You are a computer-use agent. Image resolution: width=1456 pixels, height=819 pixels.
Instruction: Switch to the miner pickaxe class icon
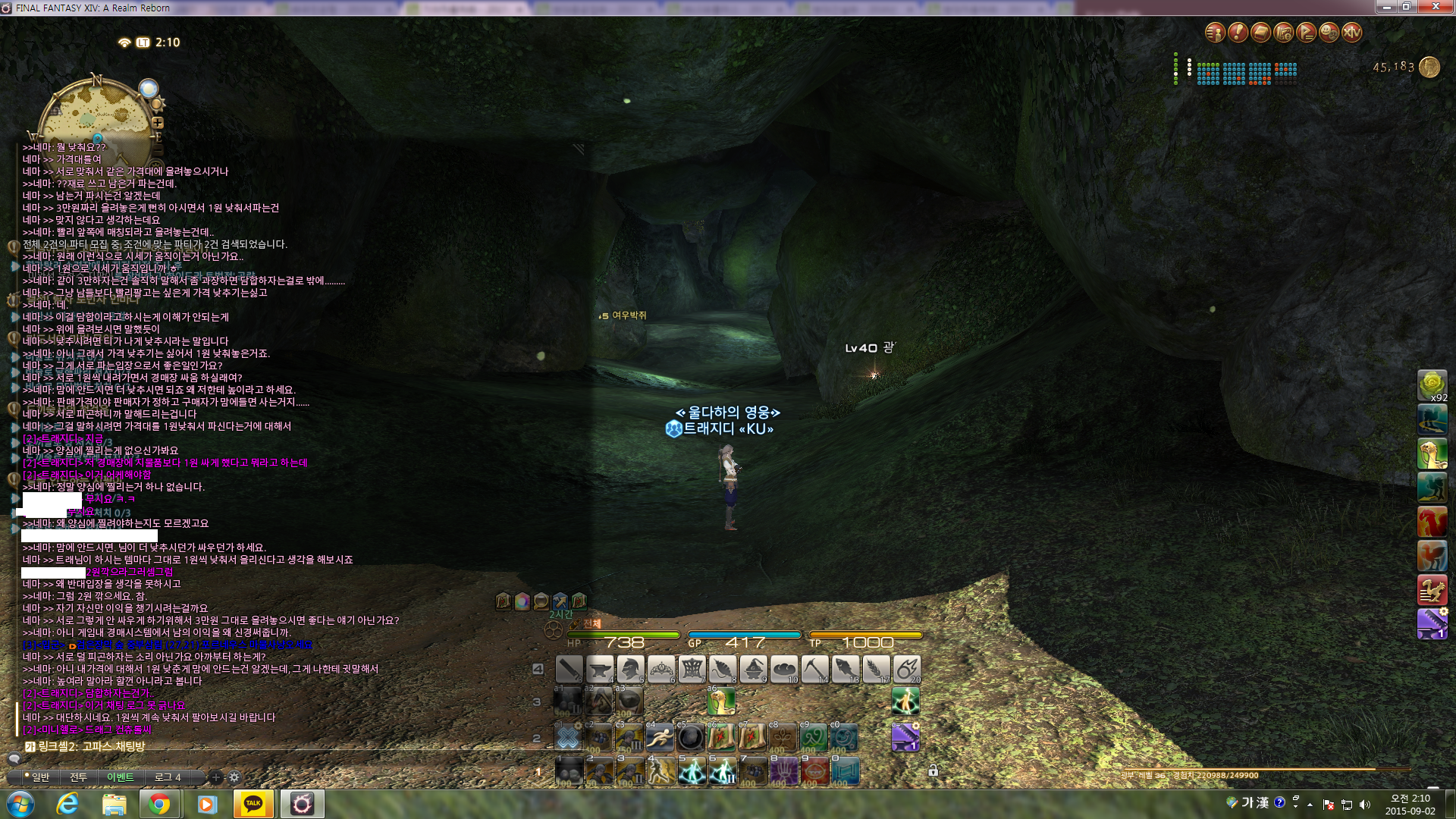815,670
